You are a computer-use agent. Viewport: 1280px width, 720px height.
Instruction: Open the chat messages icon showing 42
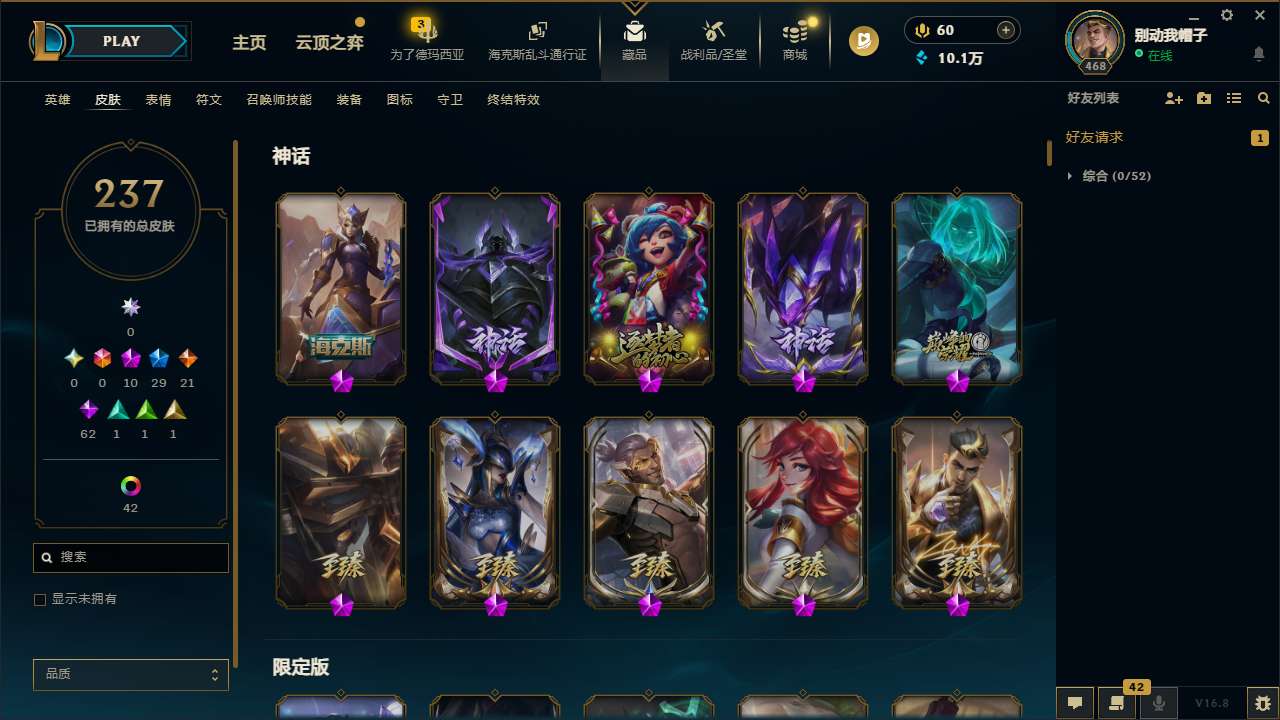pos(1117,702)
